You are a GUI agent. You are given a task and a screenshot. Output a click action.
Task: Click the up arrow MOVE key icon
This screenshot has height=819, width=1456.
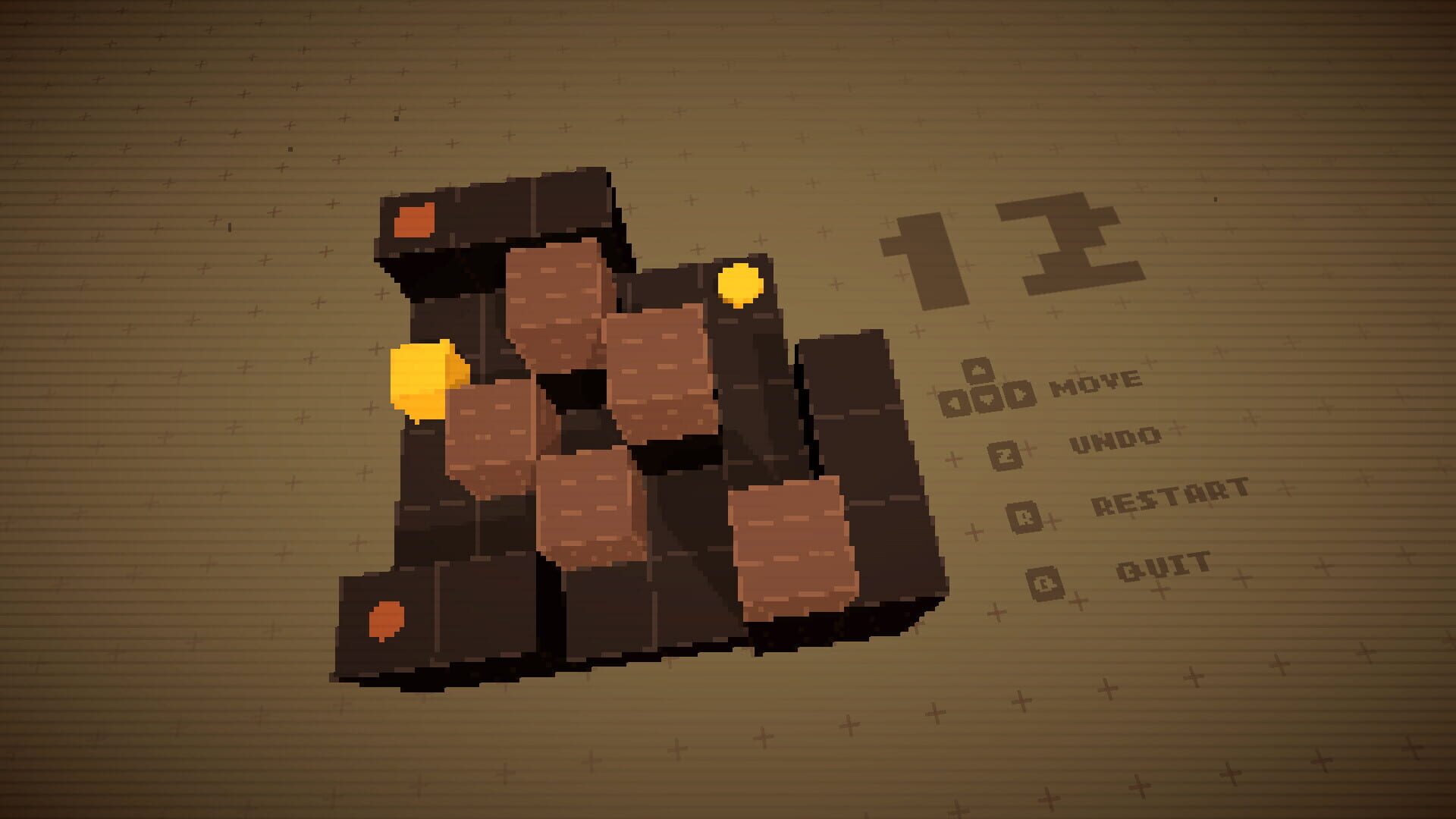pos(978,372)
